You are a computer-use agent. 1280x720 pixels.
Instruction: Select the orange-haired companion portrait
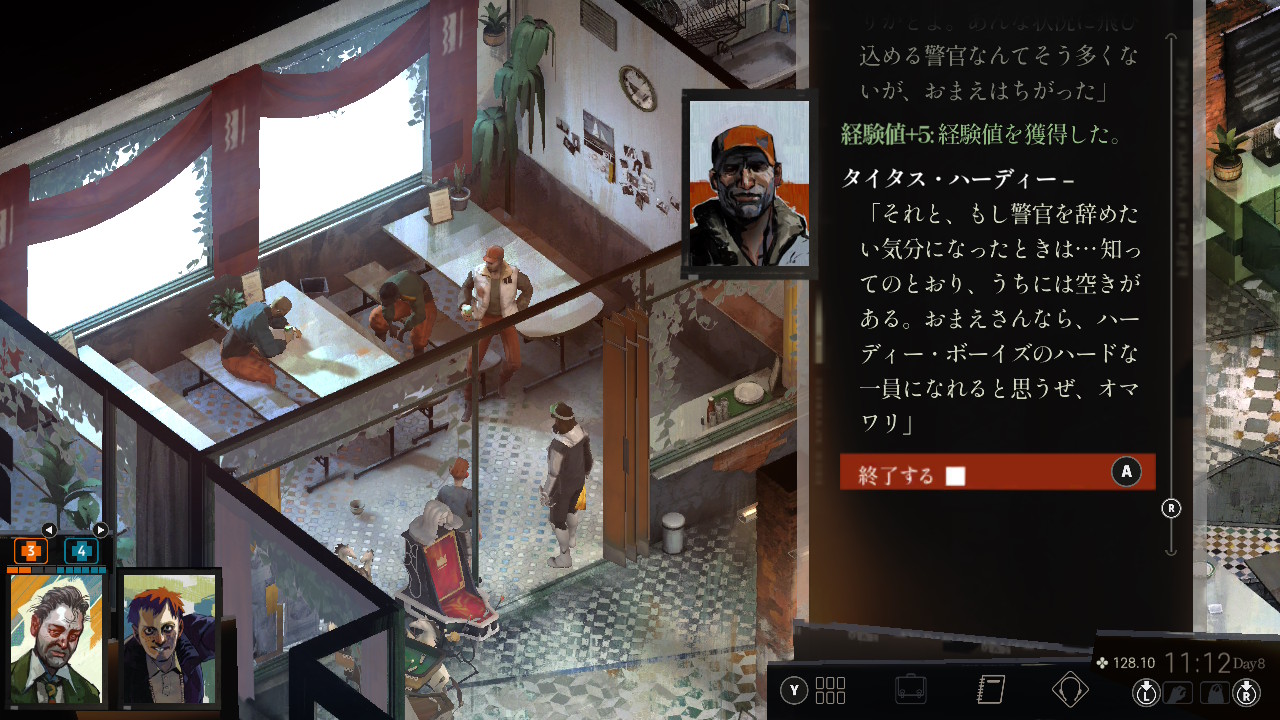click(x=169, y=639)
